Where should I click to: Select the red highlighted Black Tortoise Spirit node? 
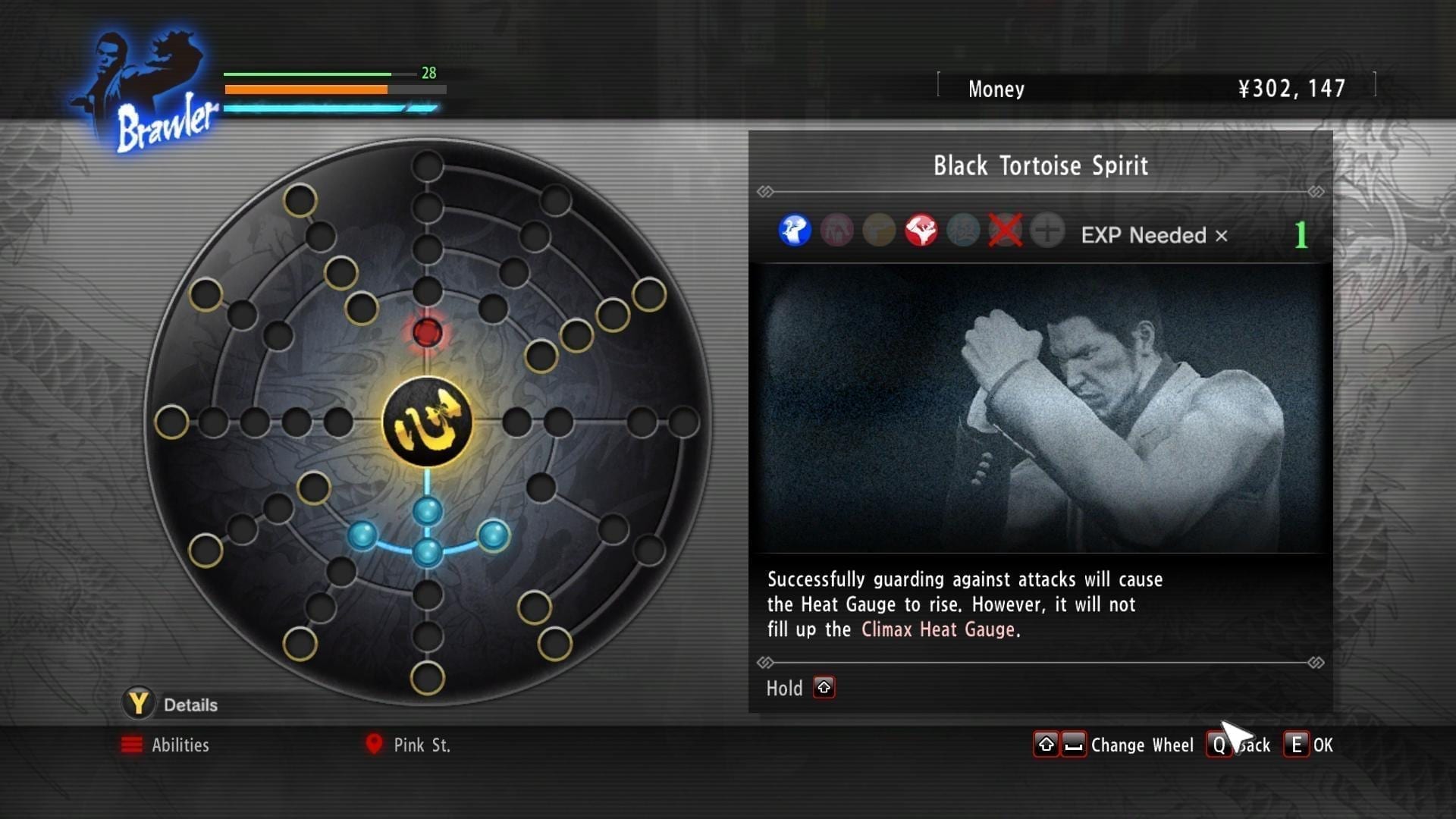tap(427, 332)
